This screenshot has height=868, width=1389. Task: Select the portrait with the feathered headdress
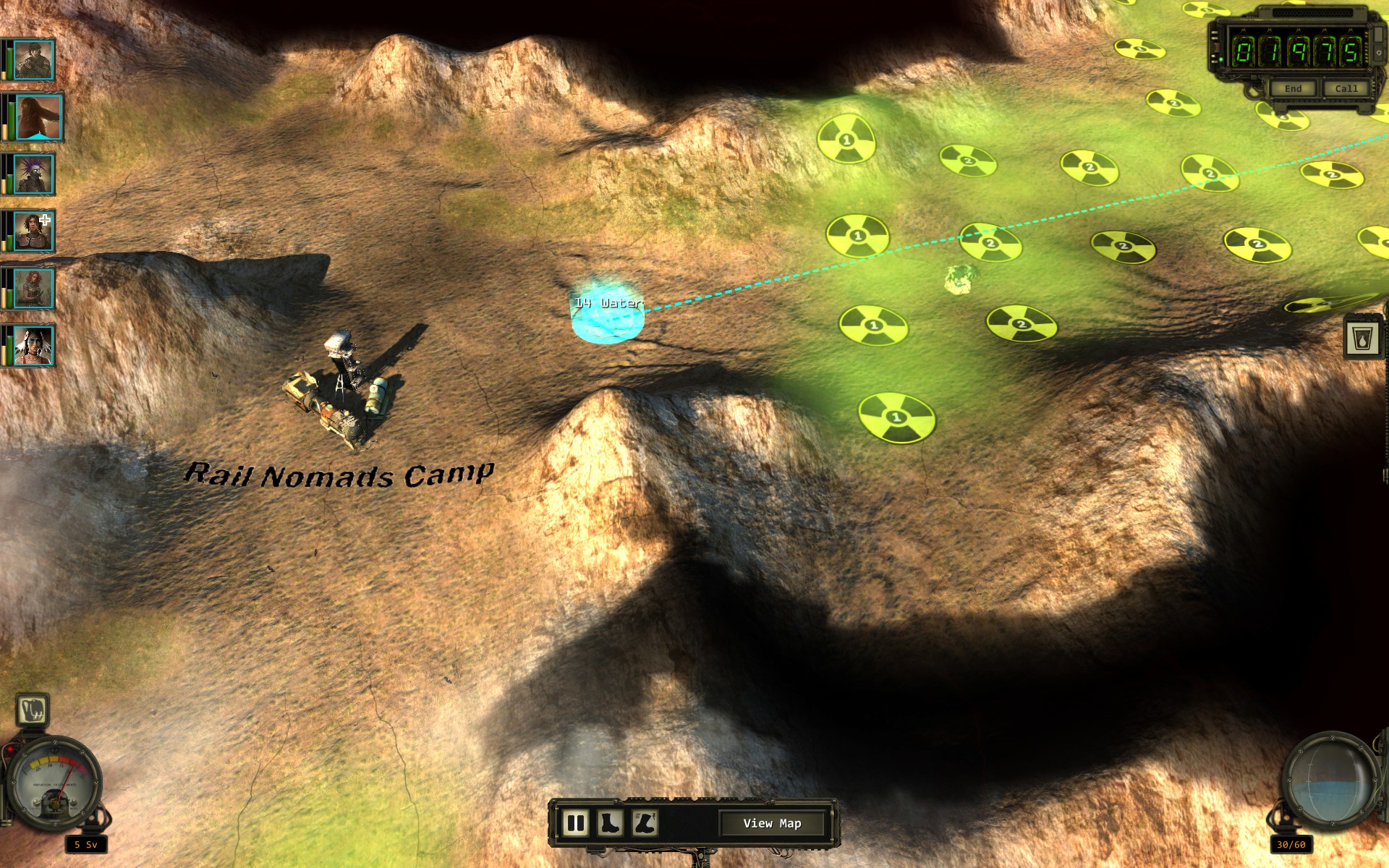click(x=33, y=346)
